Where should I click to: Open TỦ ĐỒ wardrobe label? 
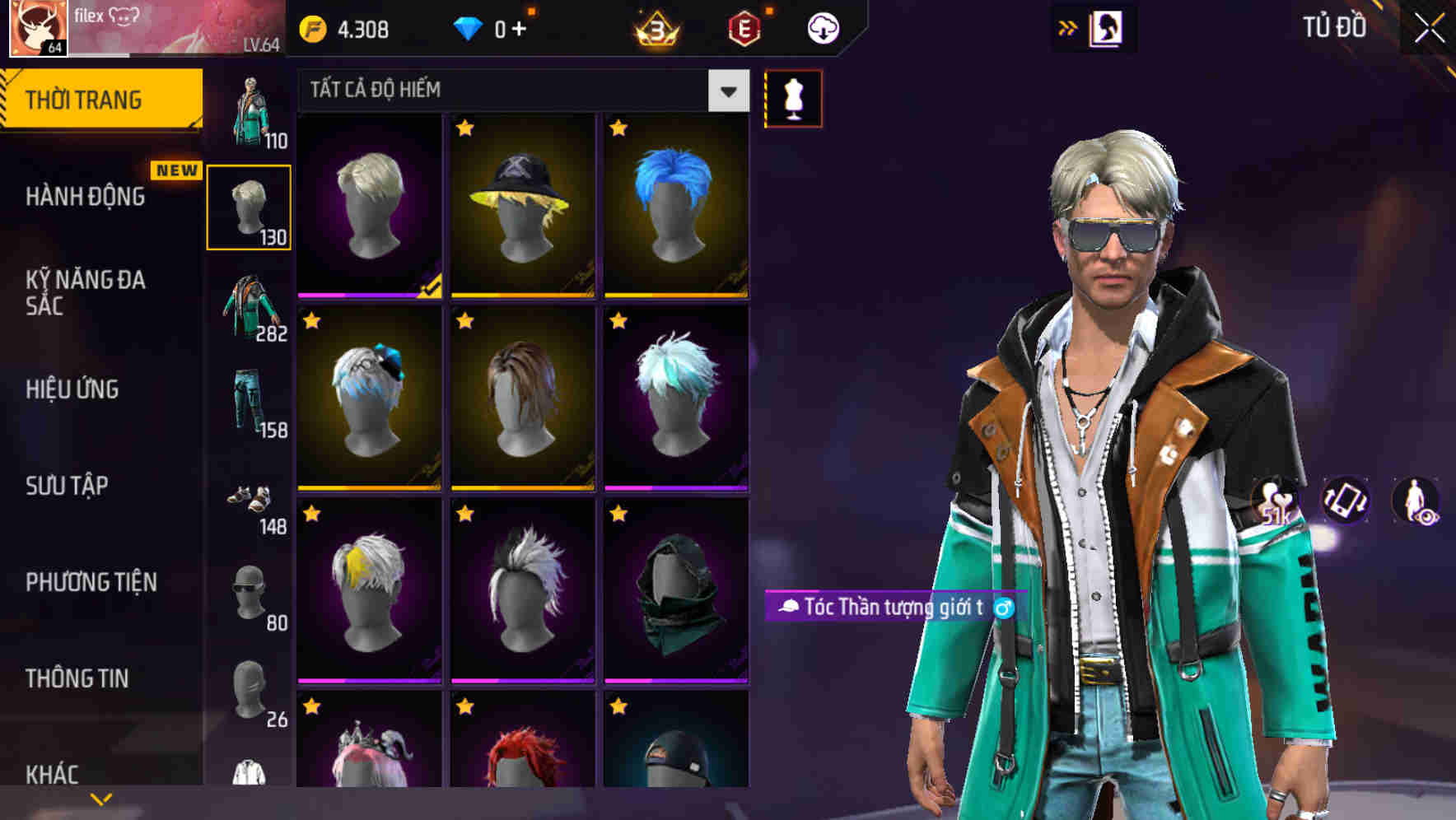click(x=1334, y=26)
